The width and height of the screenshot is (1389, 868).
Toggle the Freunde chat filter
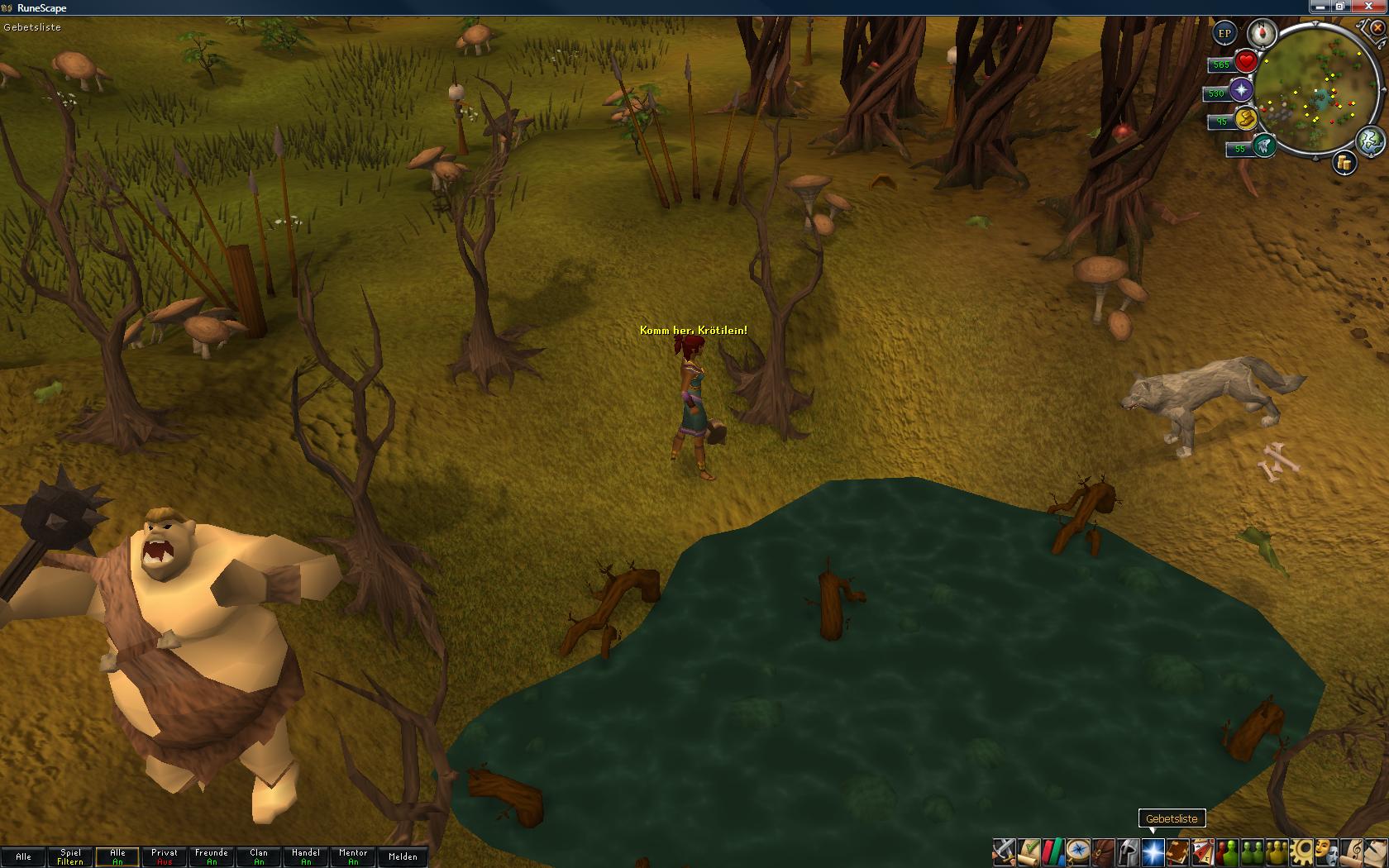point(212,856)
